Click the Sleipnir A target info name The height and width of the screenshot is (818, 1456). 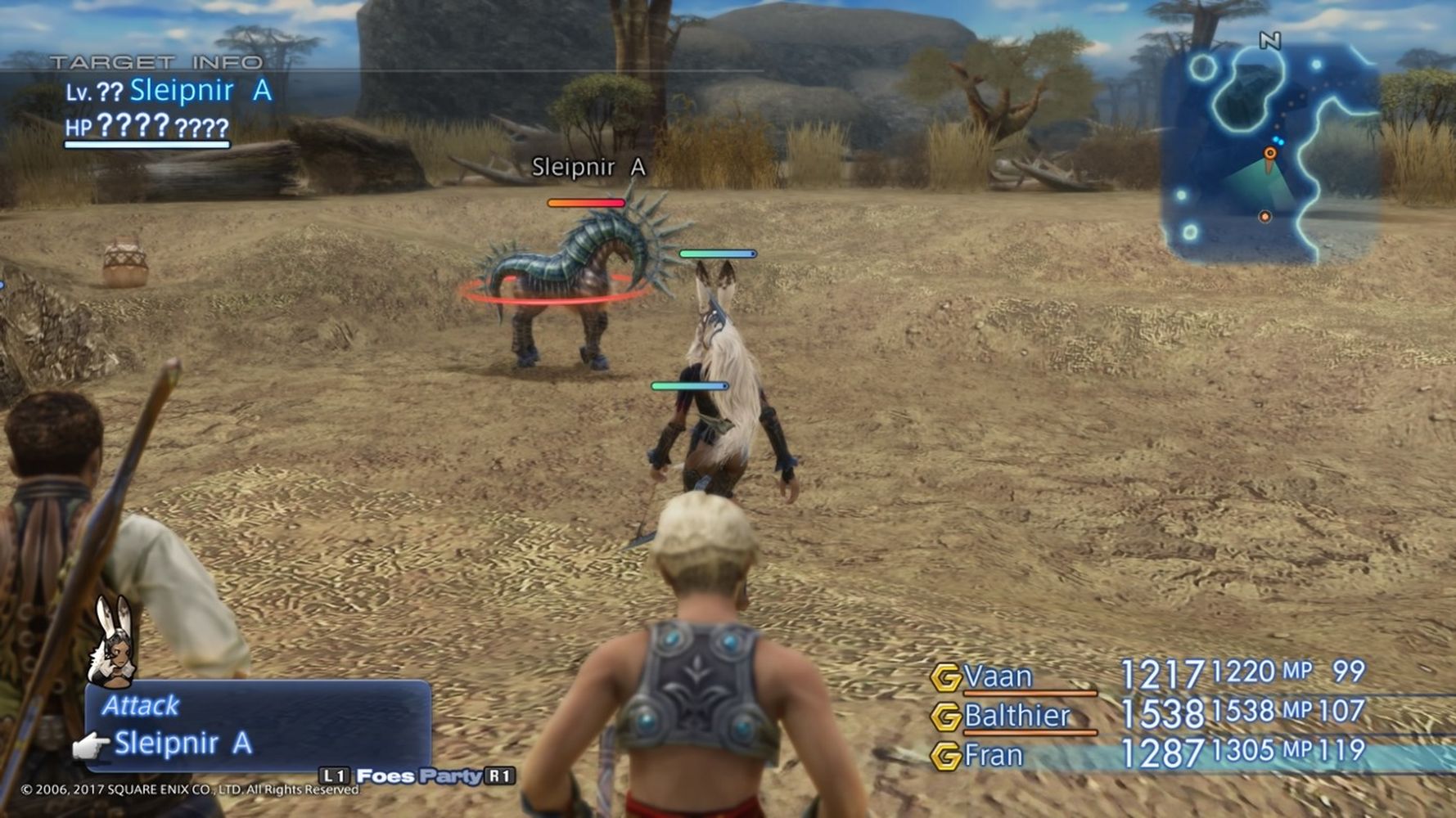pyautogui.click(x=201, y=90)
